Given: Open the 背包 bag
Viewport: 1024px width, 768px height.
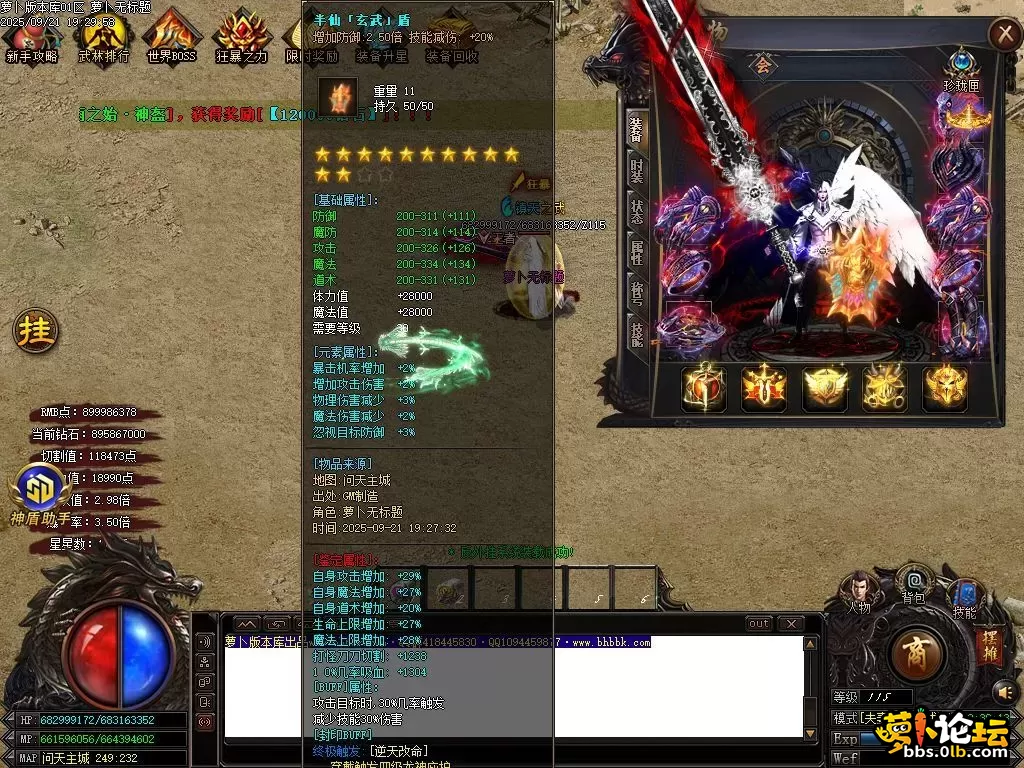Looking at the screenshot, I should (914, 583).
